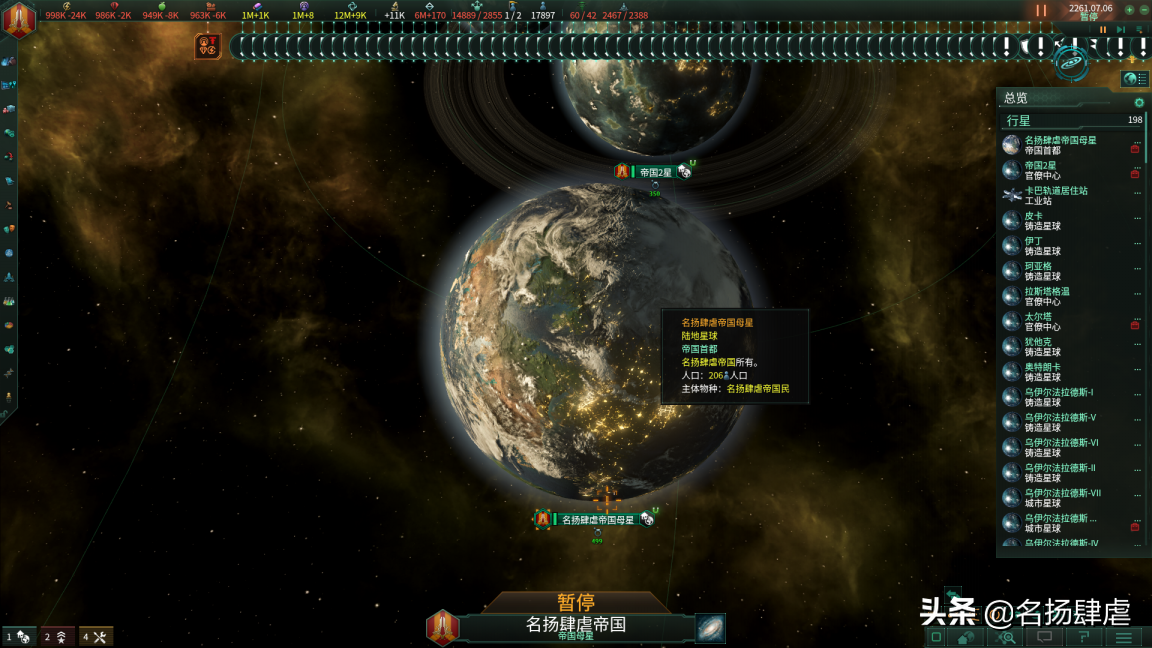Open the main menu three-lines button
The image size is (1152, 648).
(1124, 637)
